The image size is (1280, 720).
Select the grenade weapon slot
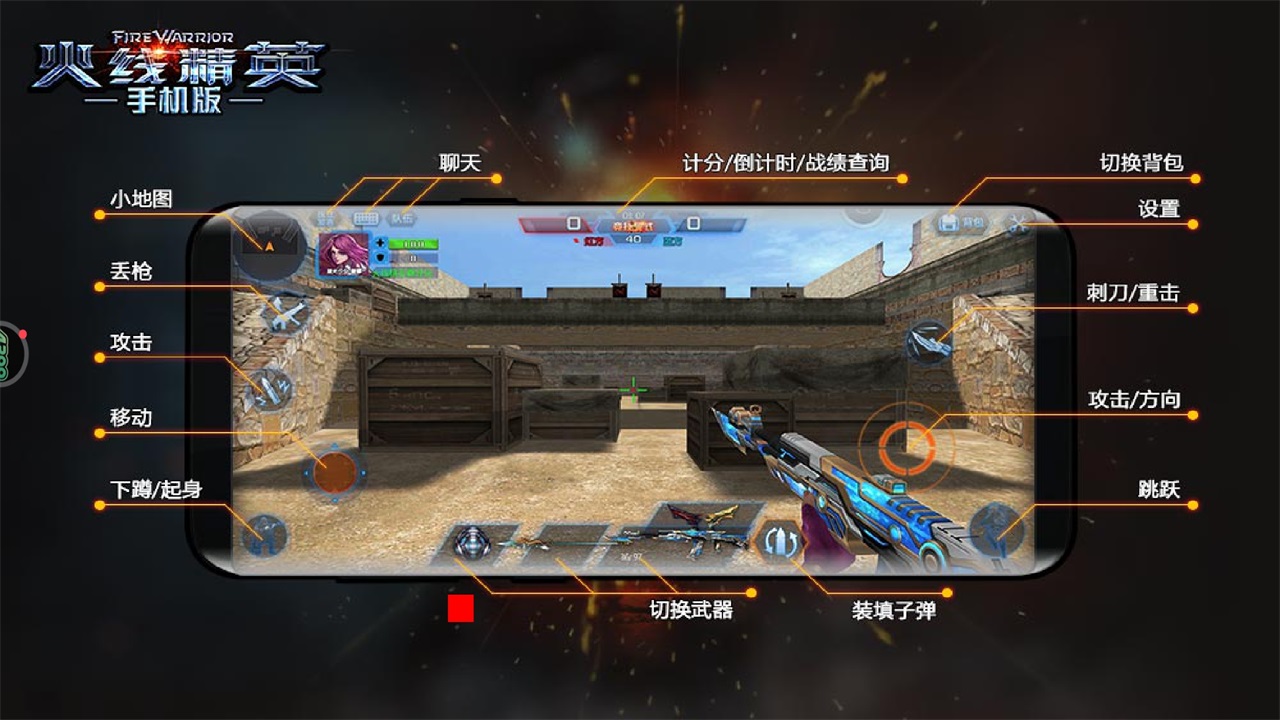[x=472, y=542]
